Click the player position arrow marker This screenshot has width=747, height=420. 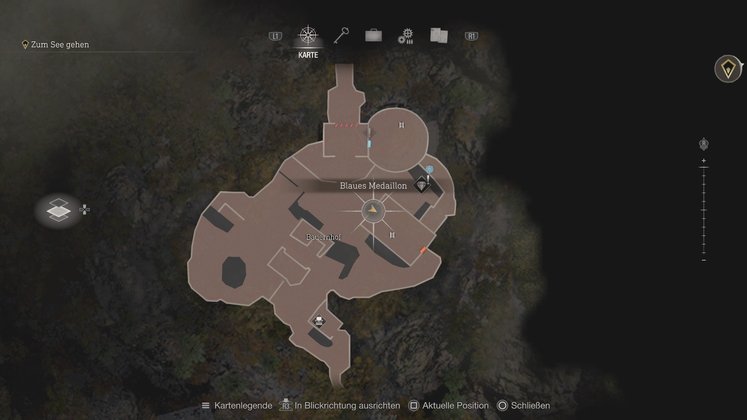(374, 211)
